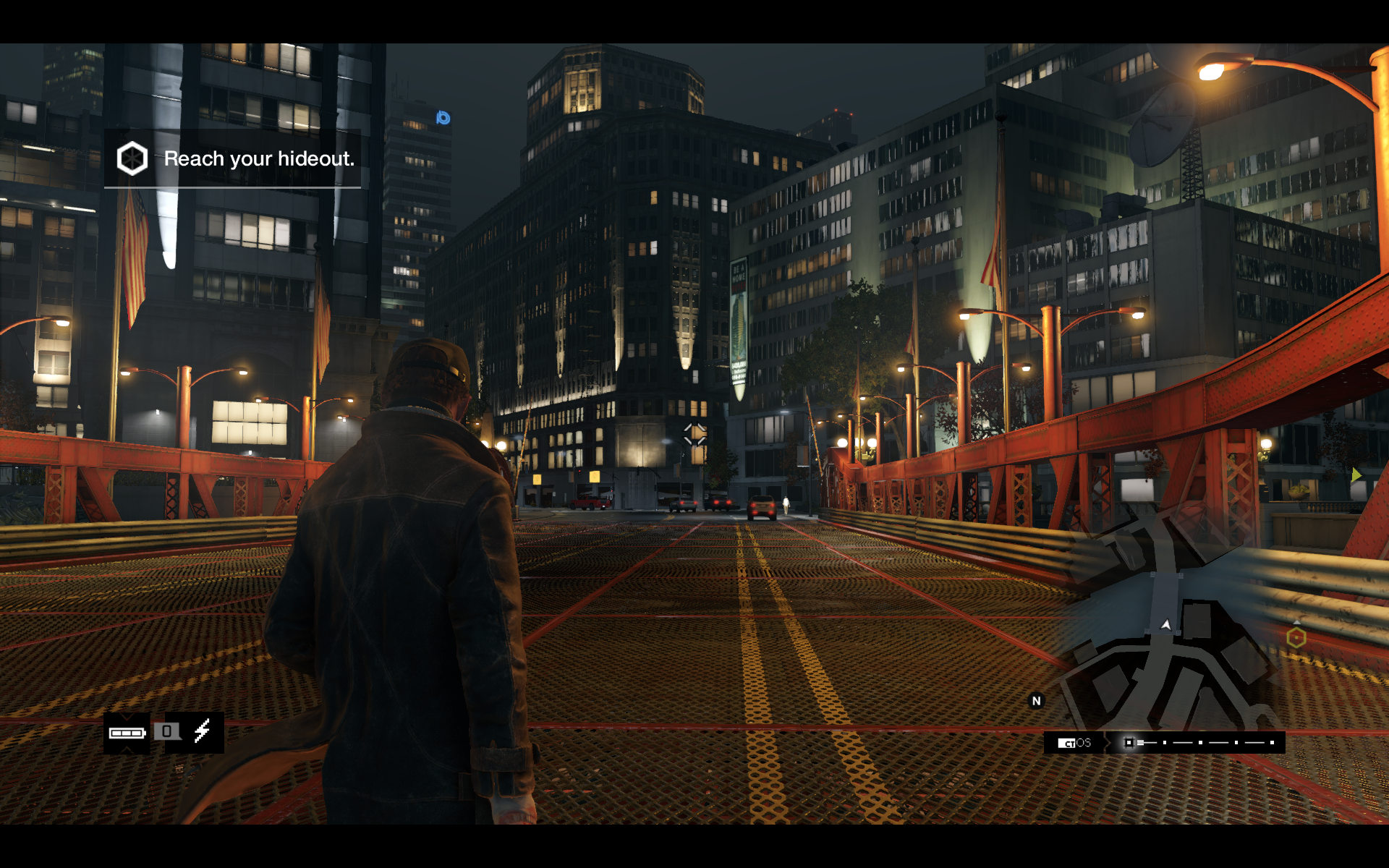This screenshot has height=868, width=1389.
Task: Click the north compass marker on the minimap
Action: [x=1036, y=700]
